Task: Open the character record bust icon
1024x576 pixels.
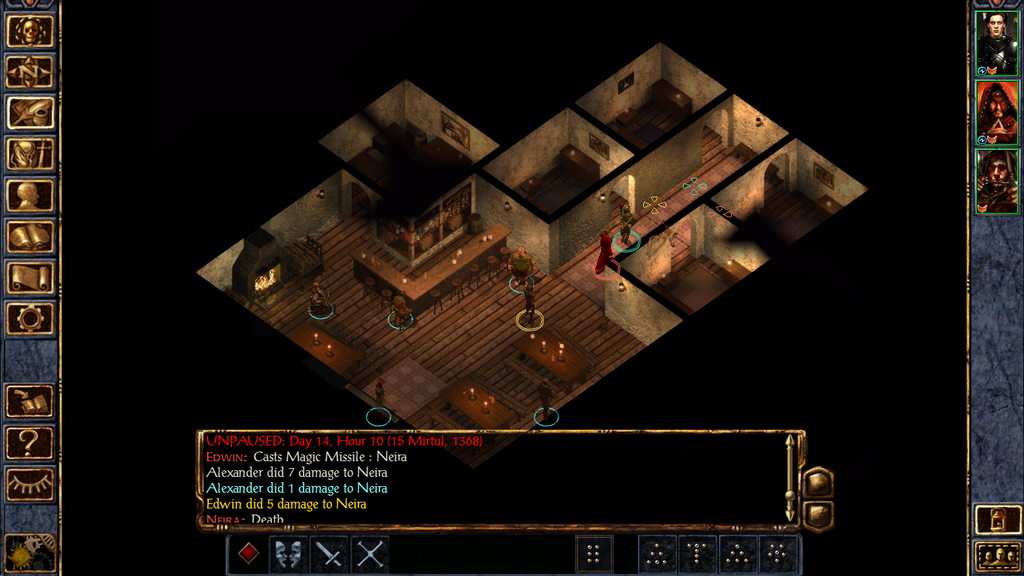Action: point(30,195)
